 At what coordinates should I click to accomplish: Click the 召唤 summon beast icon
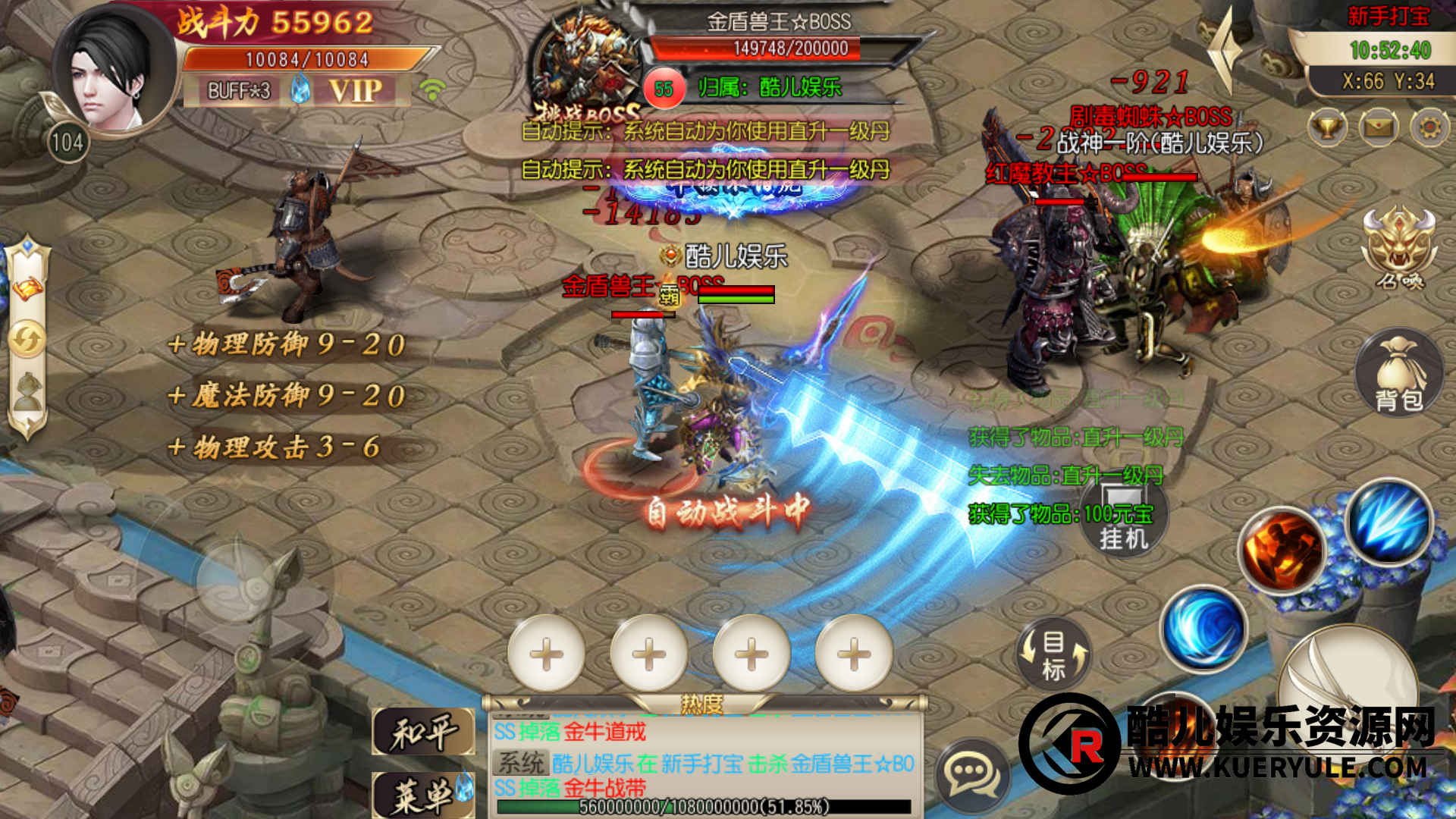(x=1399, y=246)
